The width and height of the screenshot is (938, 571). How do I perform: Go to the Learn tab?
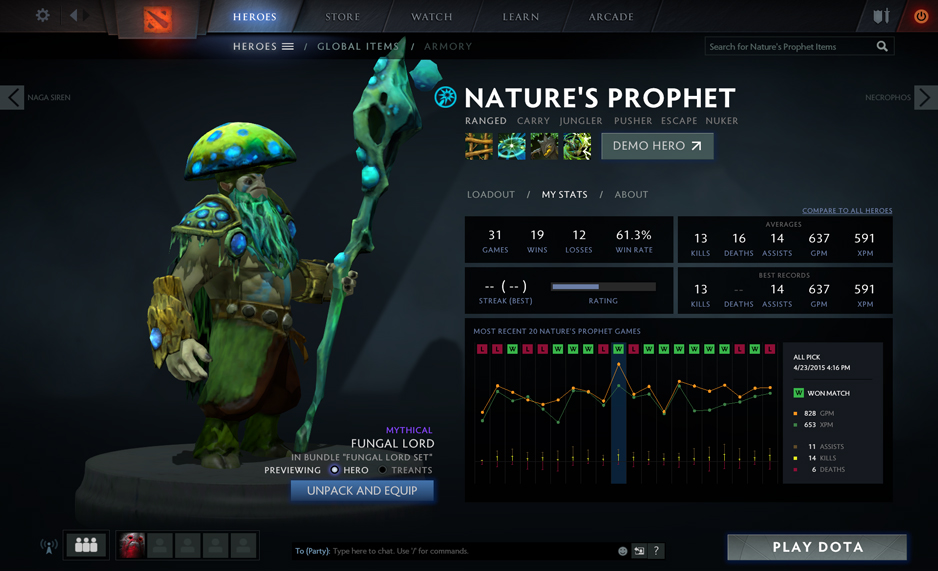pos(521,17)
